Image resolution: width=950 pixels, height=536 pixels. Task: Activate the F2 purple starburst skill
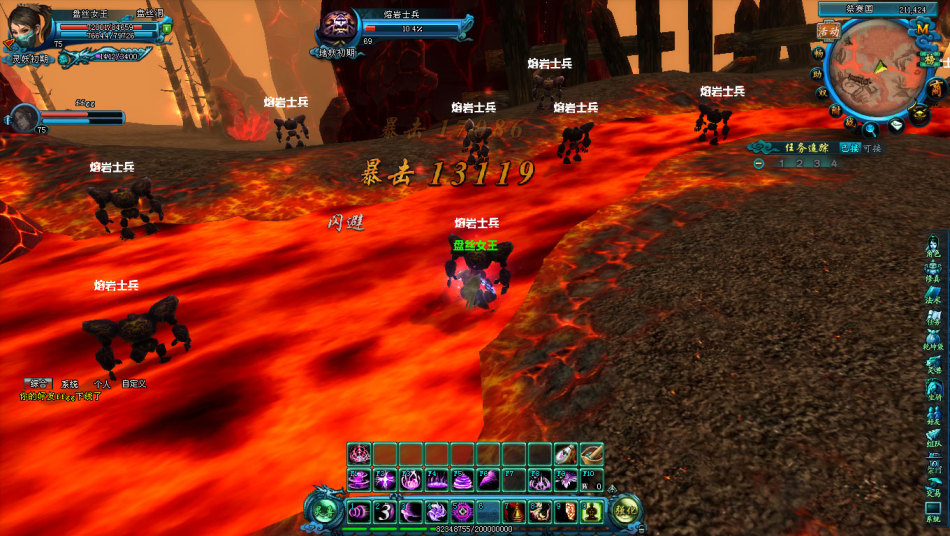385,481
